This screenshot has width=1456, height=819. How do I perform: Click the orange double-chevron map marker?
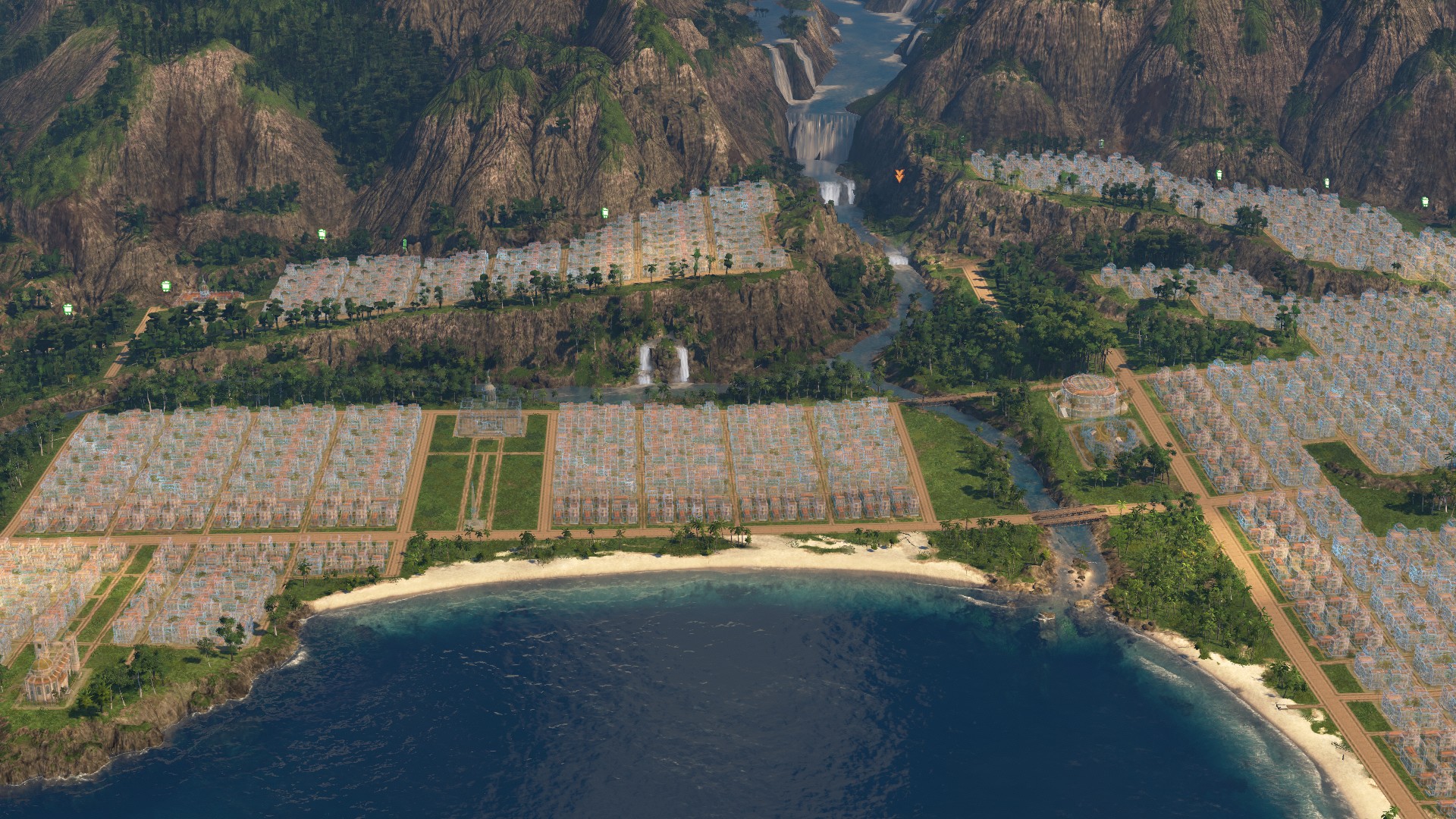click(899, 177)
